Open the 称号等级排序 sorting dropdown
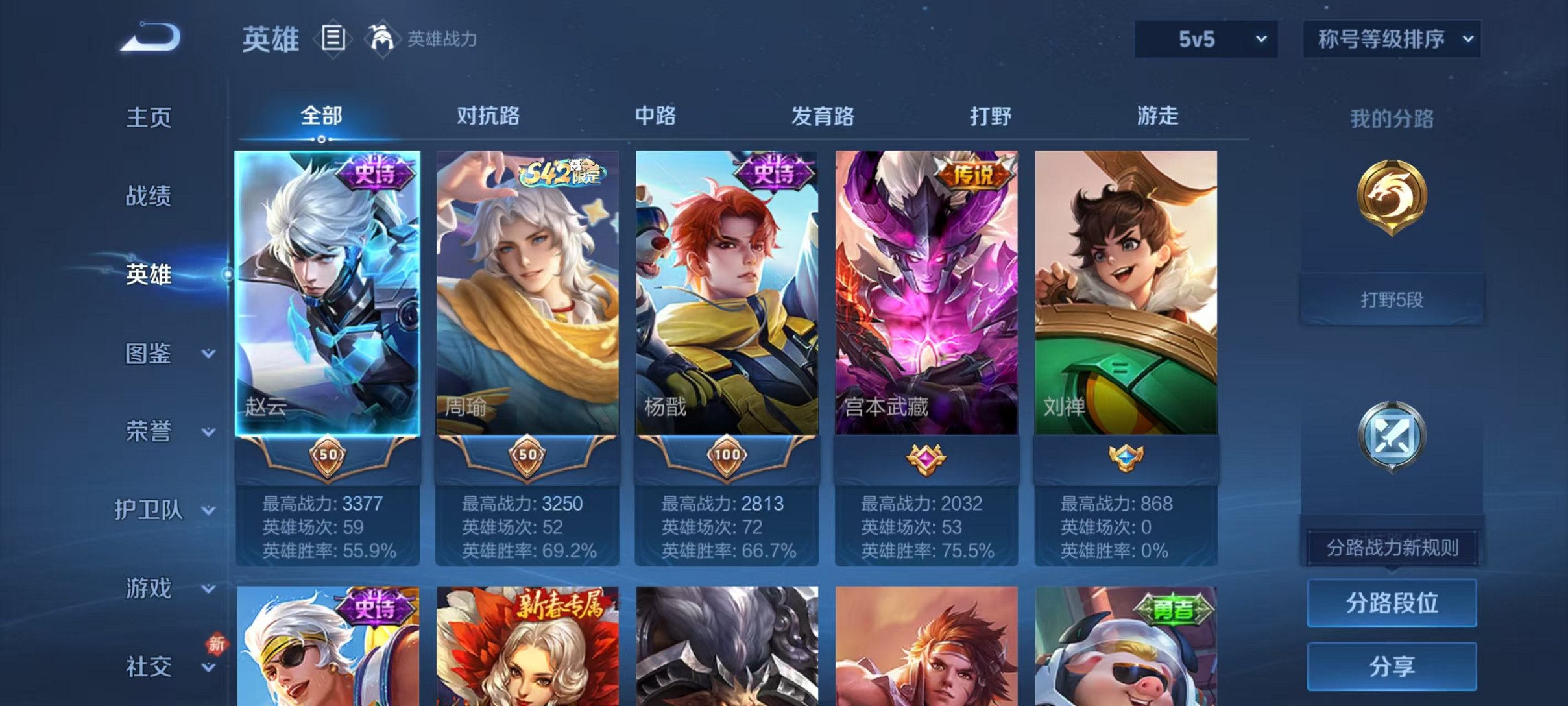Screen dimensions: 1568x706 pyautogui.click(x=1392, y=39)
